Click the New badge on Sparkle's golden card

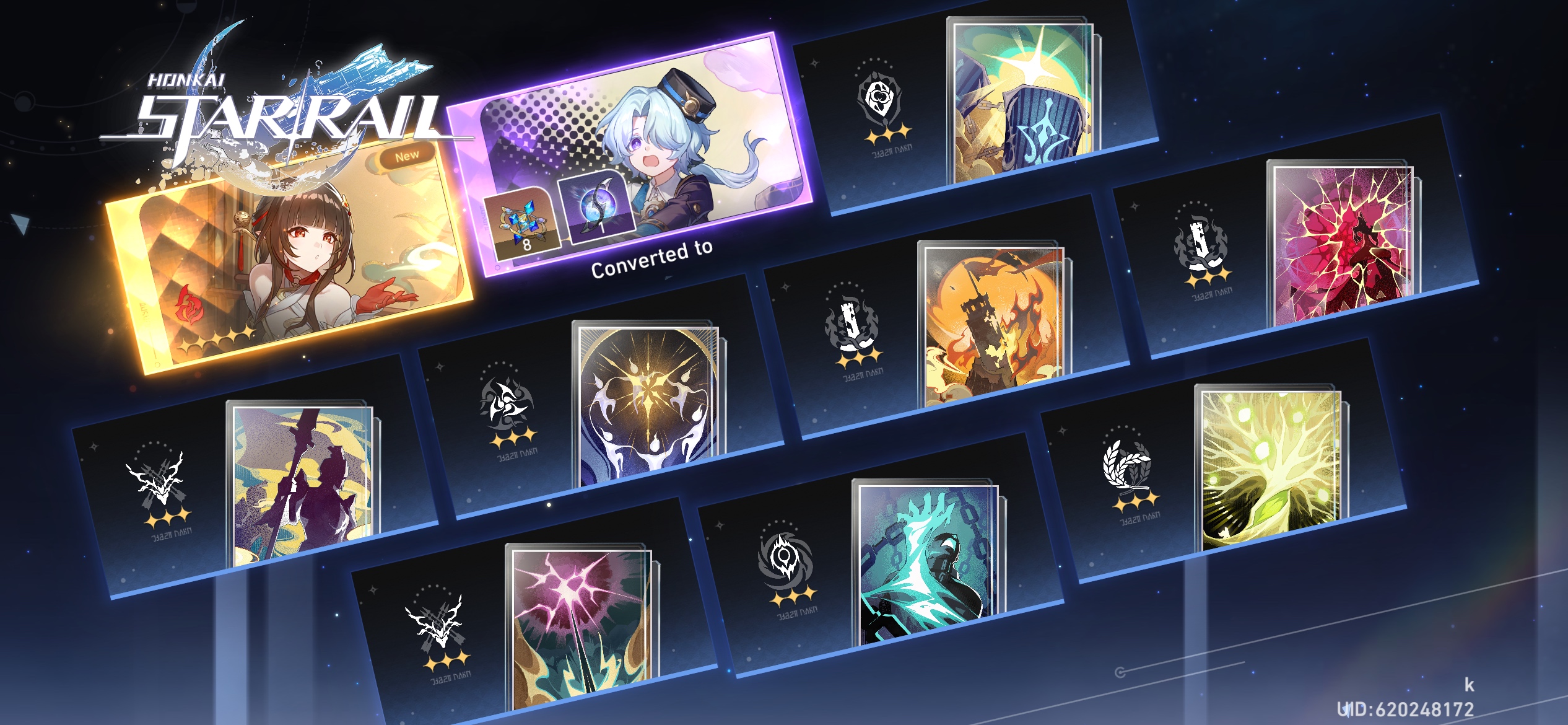click(x=409, y=154)
